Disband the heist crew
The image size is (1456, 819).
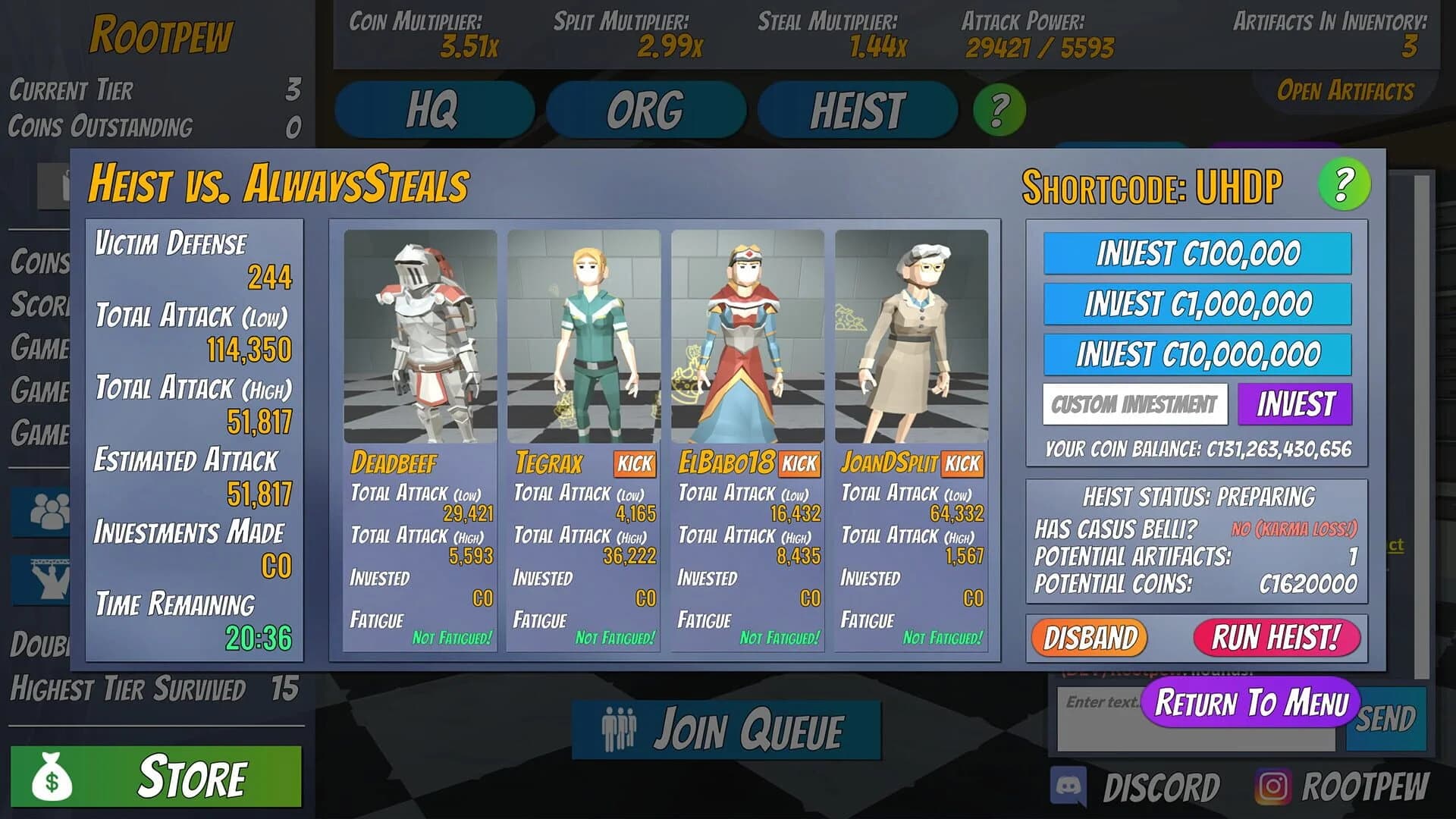coord(1090,638)
